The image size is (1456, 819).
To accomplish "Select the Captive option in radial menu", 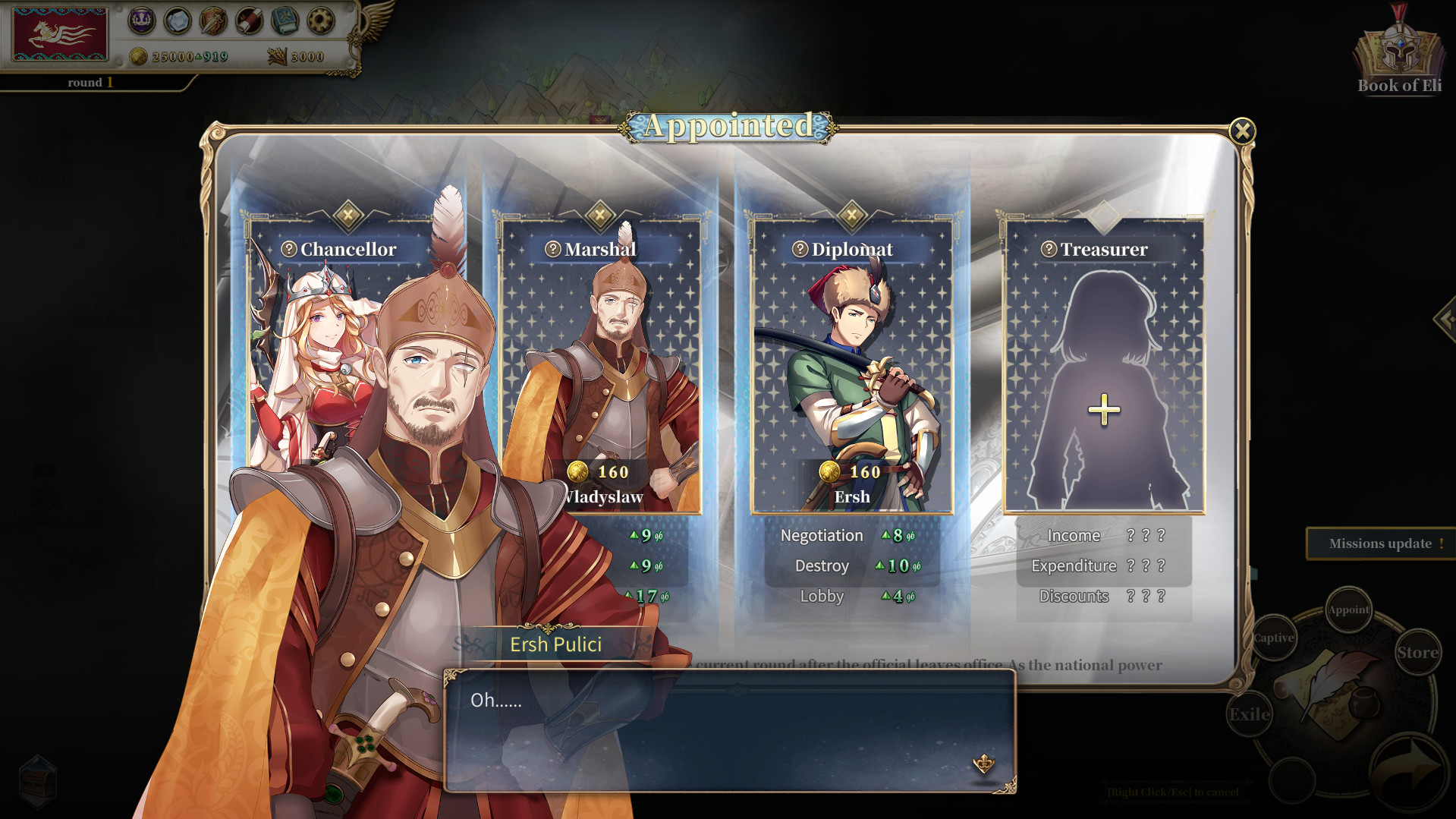I will (x=1273, y=638).
